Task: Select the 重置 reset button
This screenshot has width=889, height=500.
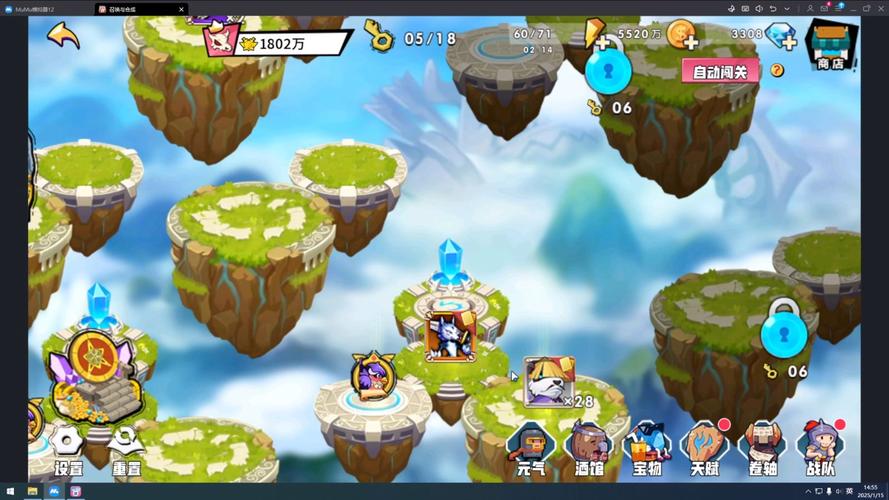Action: pos(126,450)
